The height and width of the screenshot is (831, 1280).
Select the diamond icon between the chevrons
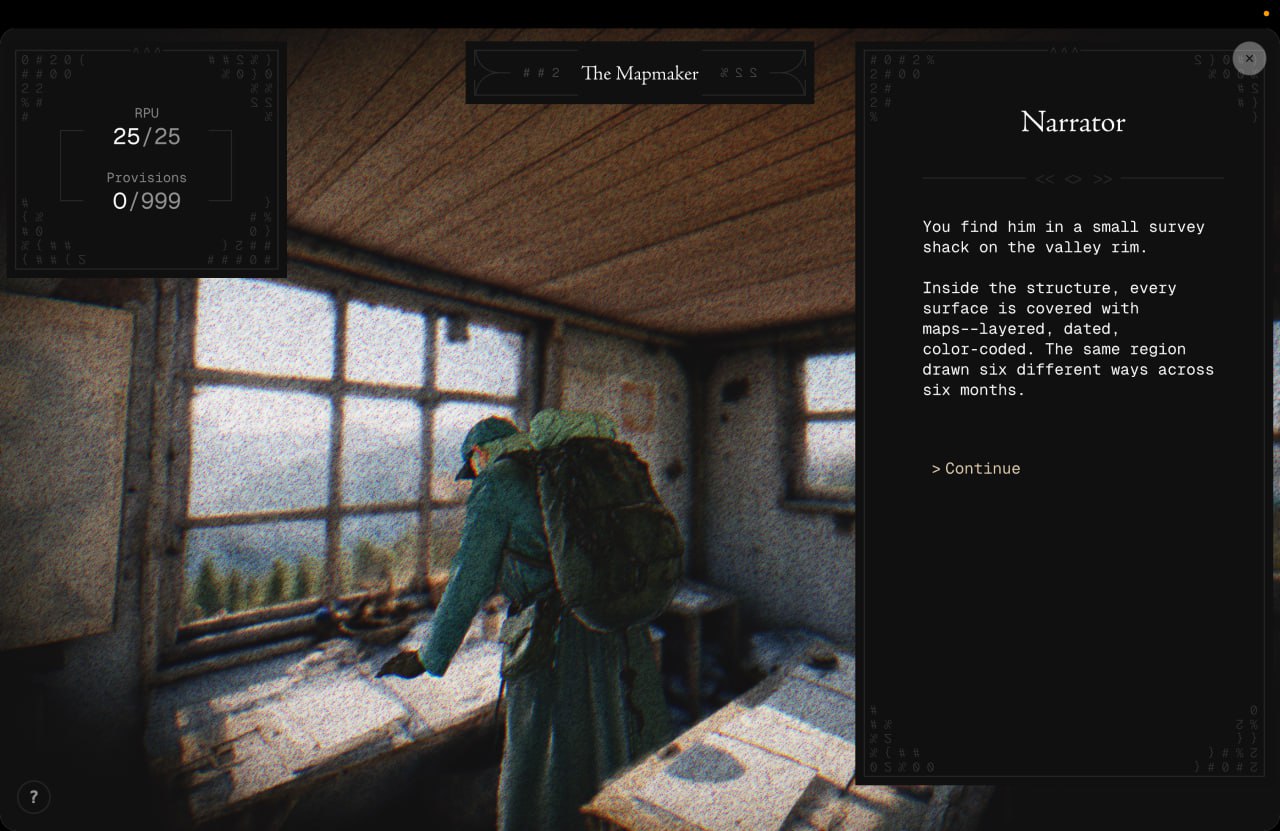coord(1073,179)
